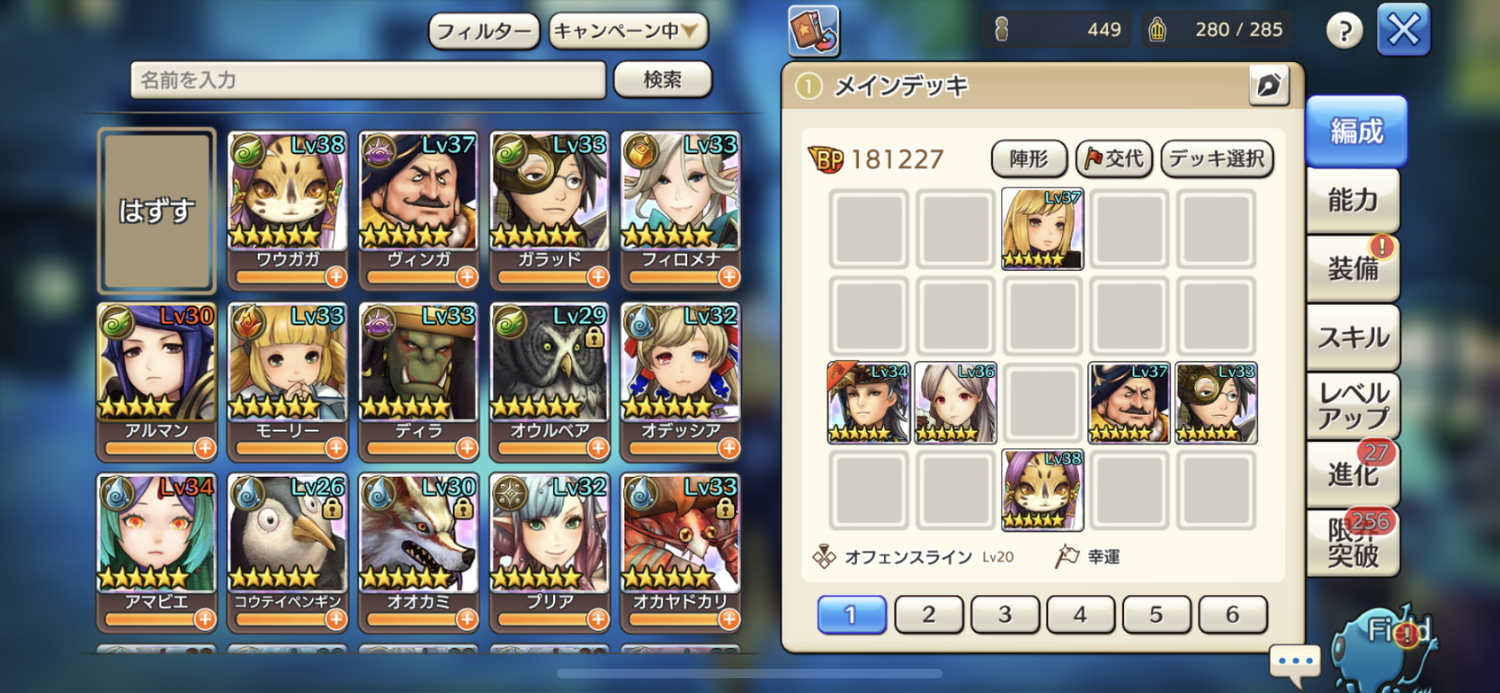
Task: Open the フィルター filter button
Action: click(484, 31)
